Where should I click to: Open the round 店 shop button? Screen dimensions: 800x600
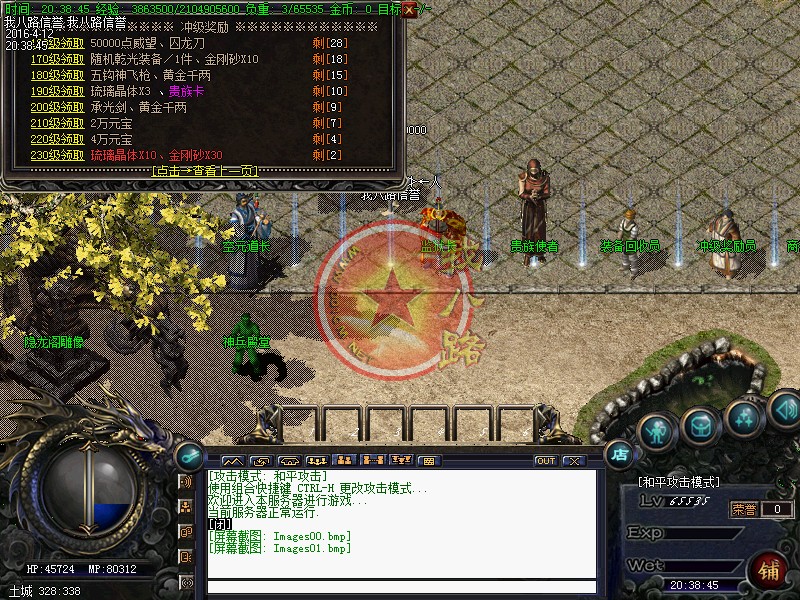(620, 453)
